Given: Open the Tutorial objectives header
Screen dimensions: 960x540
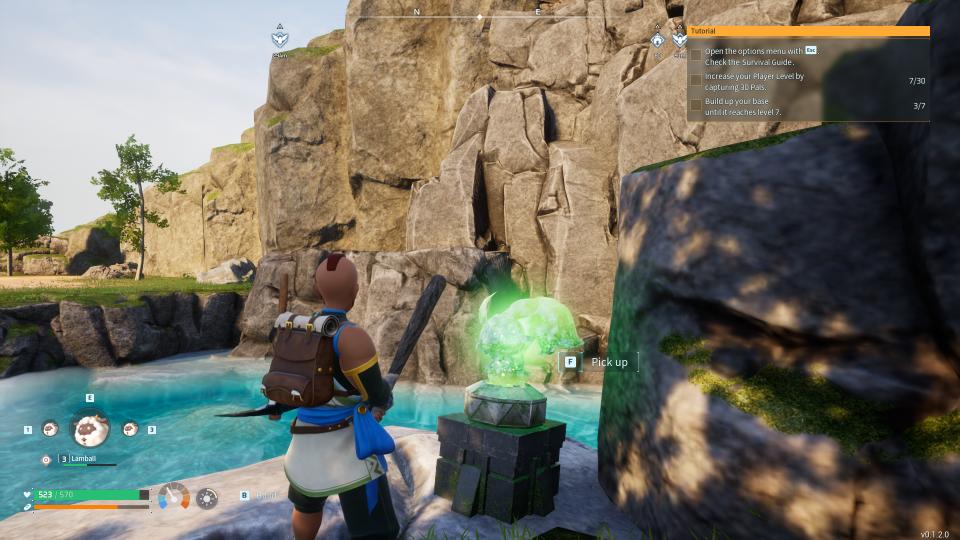Looking at the screenshot, I should pyautogui.click(x=808, y=31).
